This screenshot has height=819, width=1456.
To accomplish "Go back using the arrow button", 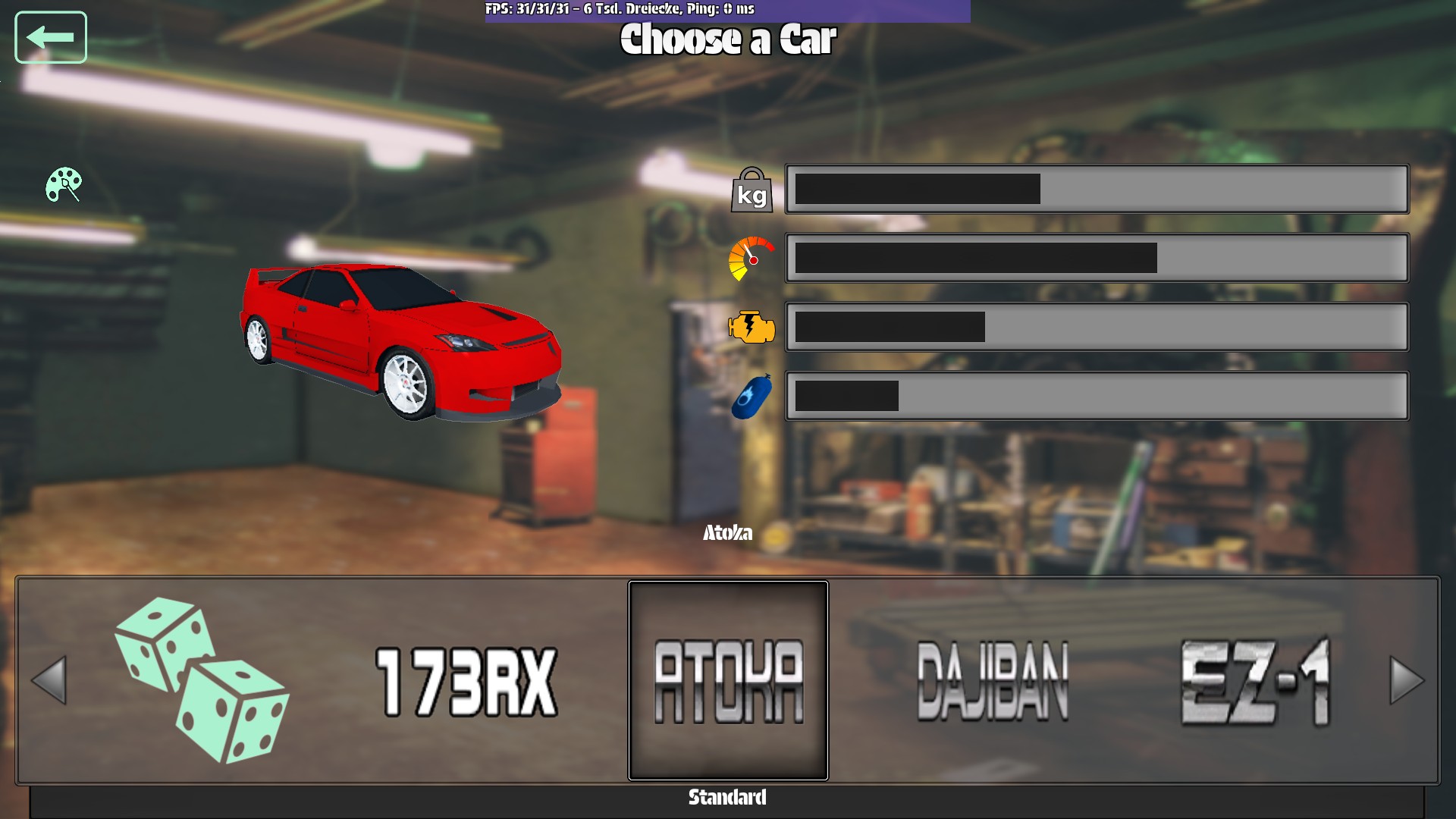I will pyautogui.click(x=51, y=37).
